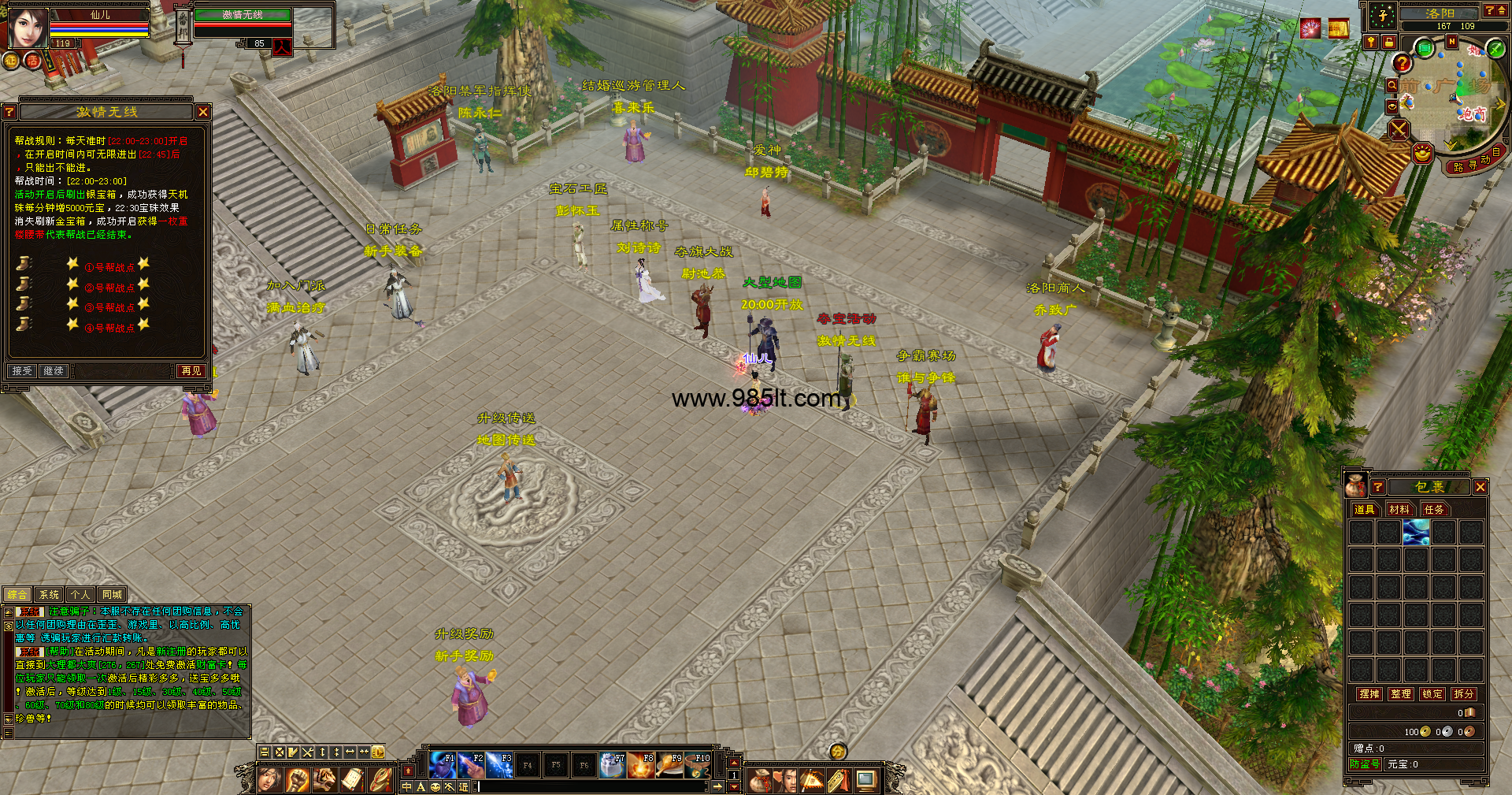Toggle the 防盗号 anti-theft button

[x=1365, y=764]
